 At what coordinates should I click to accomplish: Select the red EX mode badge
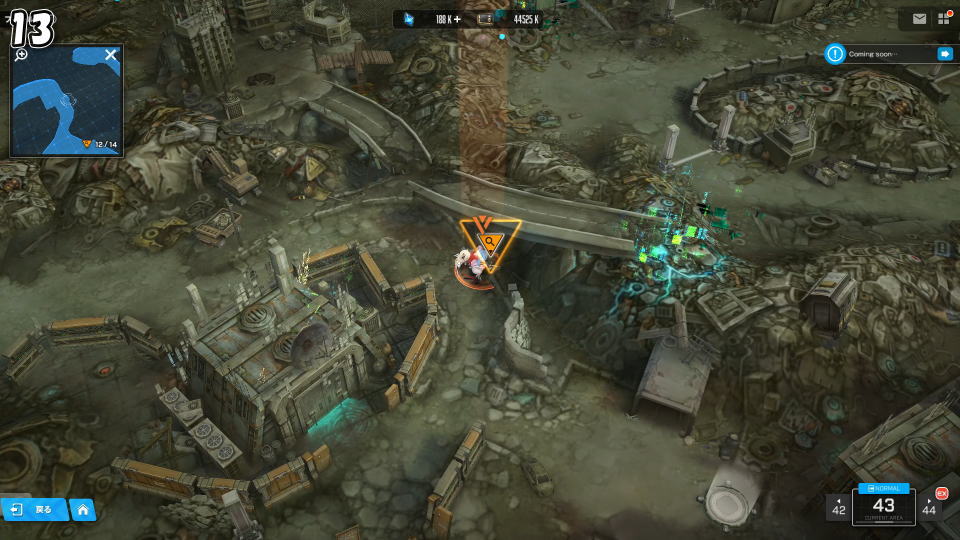pyautogui.click(x=941, y=493)
